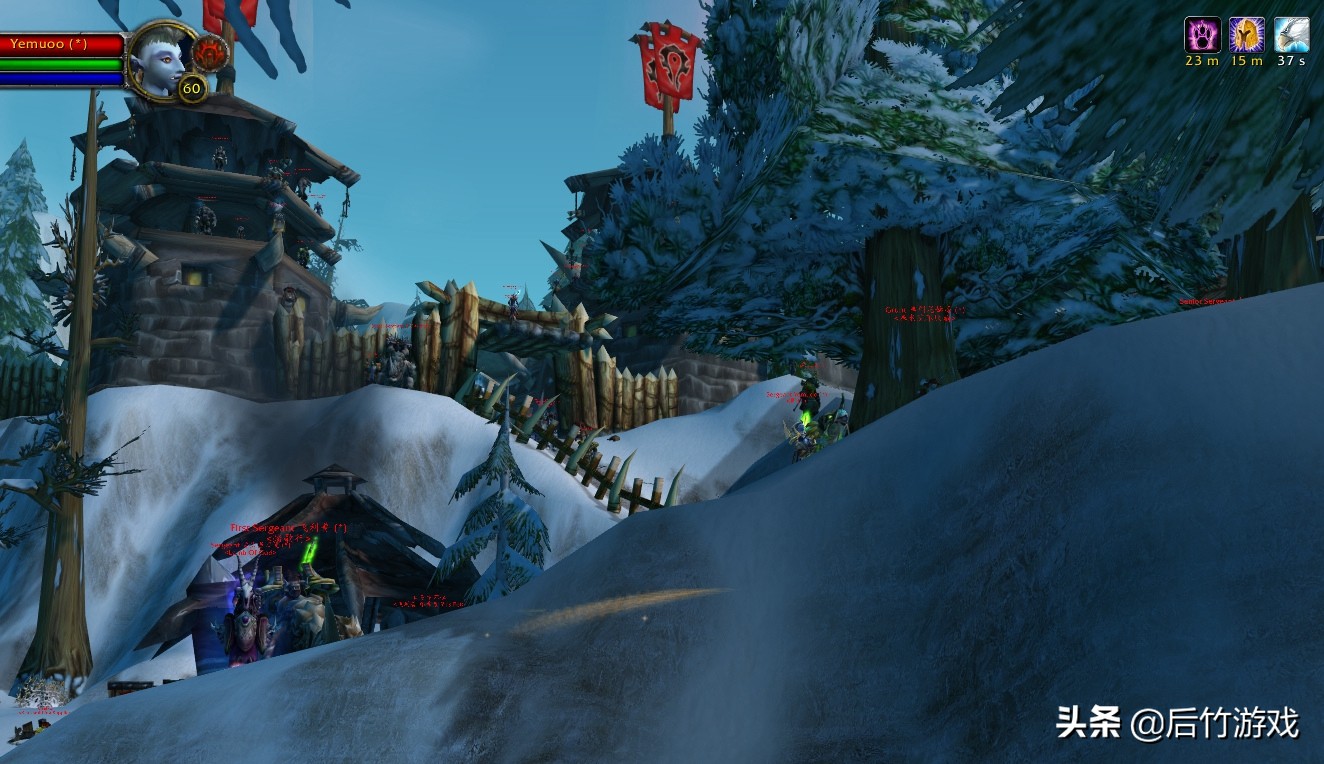This screenshot has height=764, width=1324.
Task: Click the red Horde PvP emblem
Action: point(210,53)
